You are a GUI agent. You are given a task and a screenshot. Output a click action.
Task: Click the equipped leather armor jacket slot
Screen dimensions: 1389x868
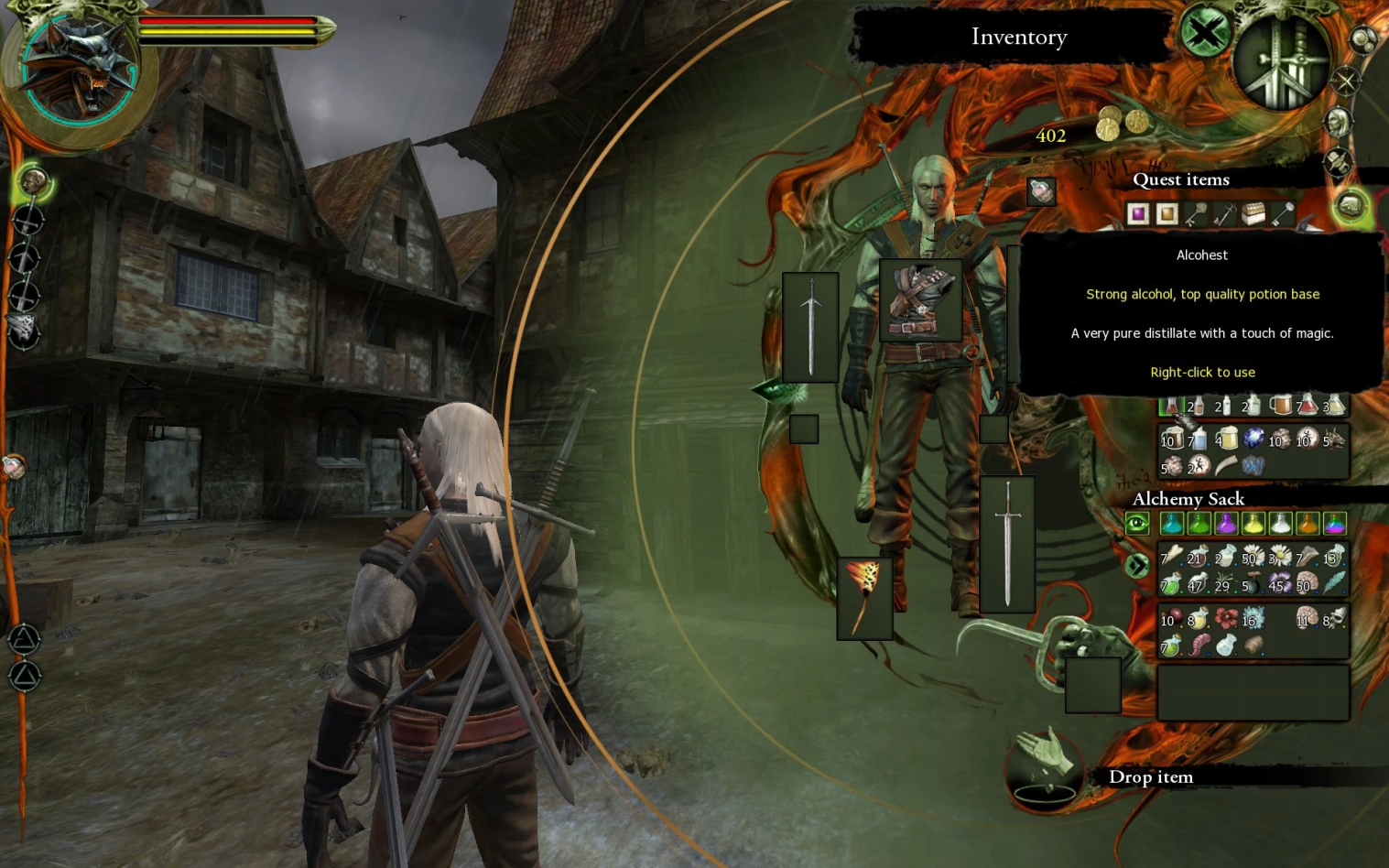[920, 300]
